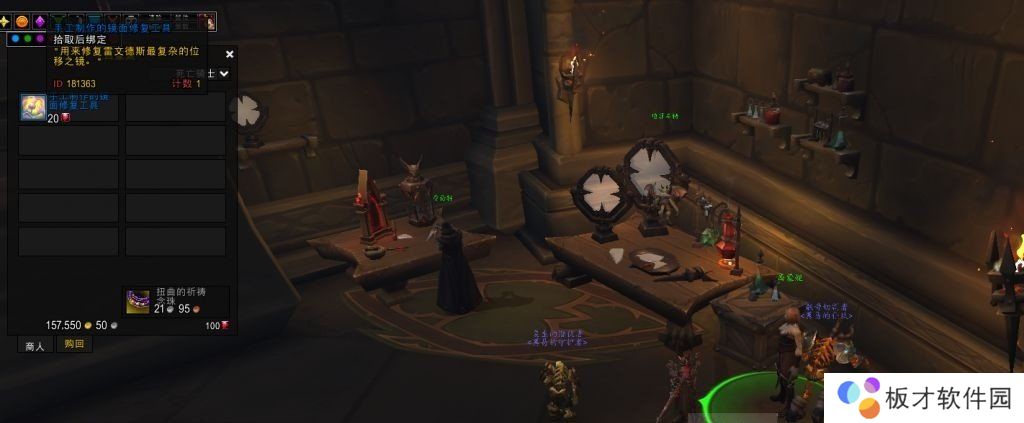The width and height of the screenshot is (1024, 423).
Task: Open the class filter dropdown arrow
Action: [x=224, y=73]
